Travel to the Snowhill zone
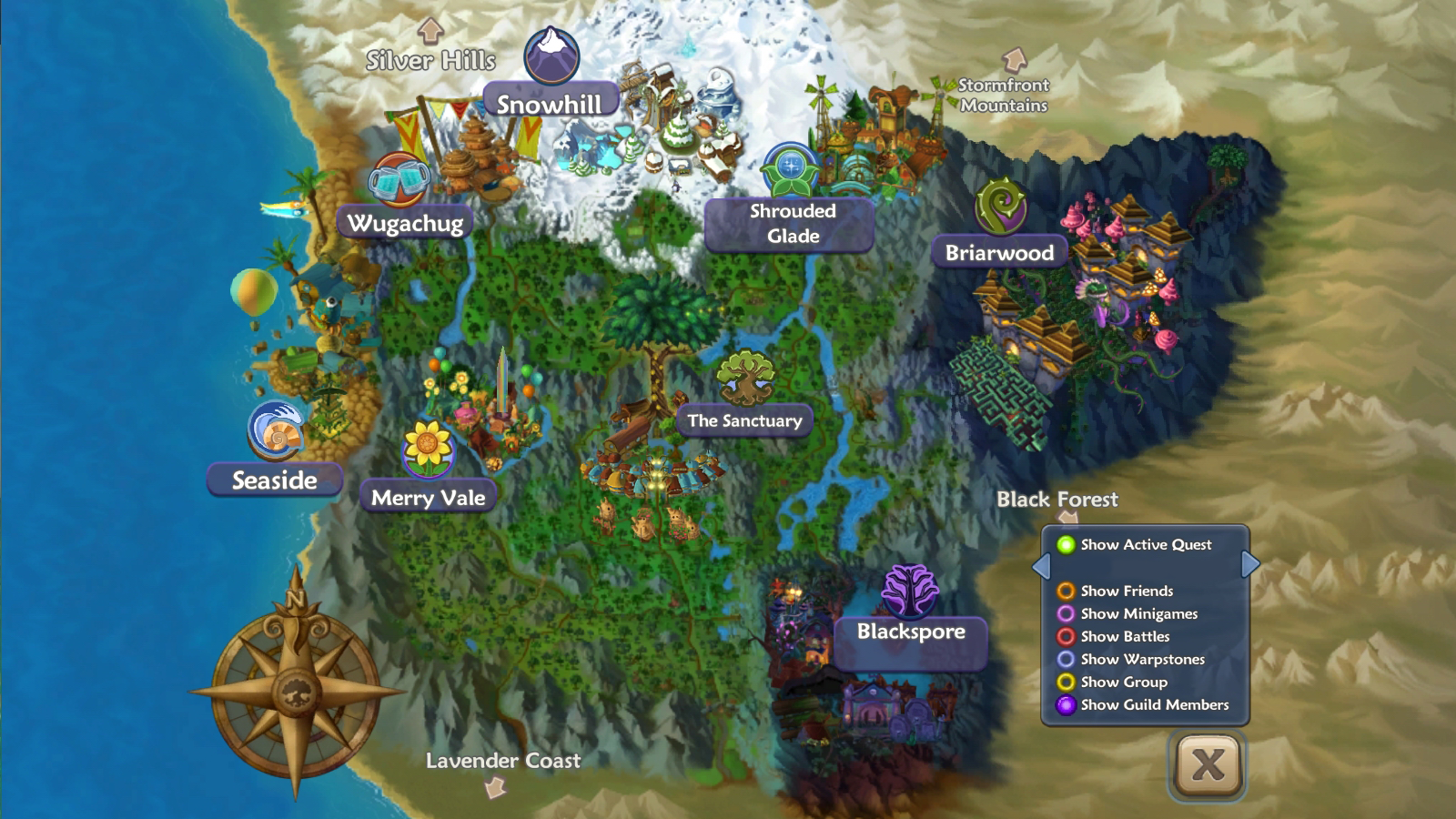The height and width of the screenshot is (819, 1456). click(549, 103)
